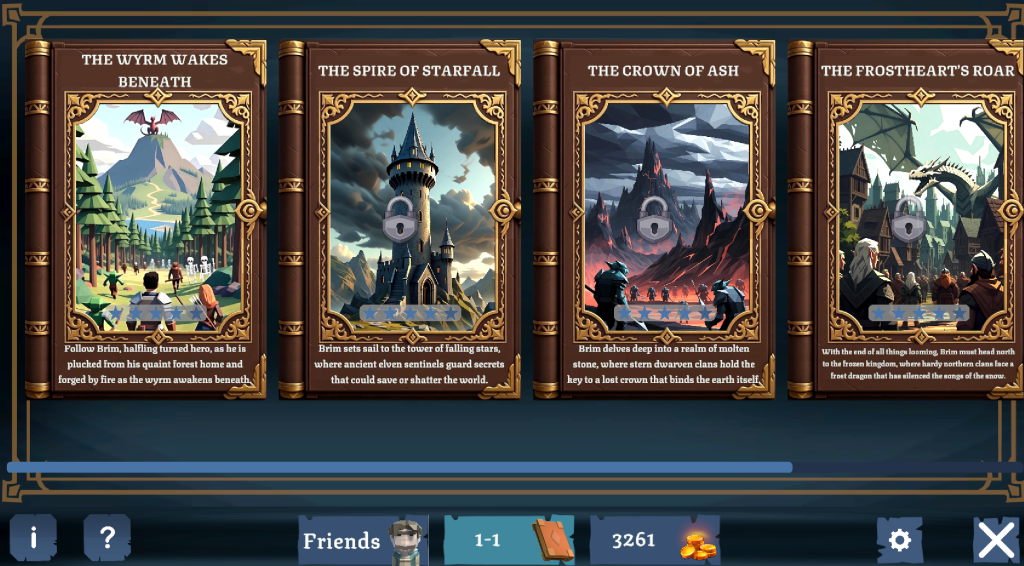Open settings with the gear icon
This screenshot has width=1024, height=566.
pyautogui.click(x=899, y=540)
